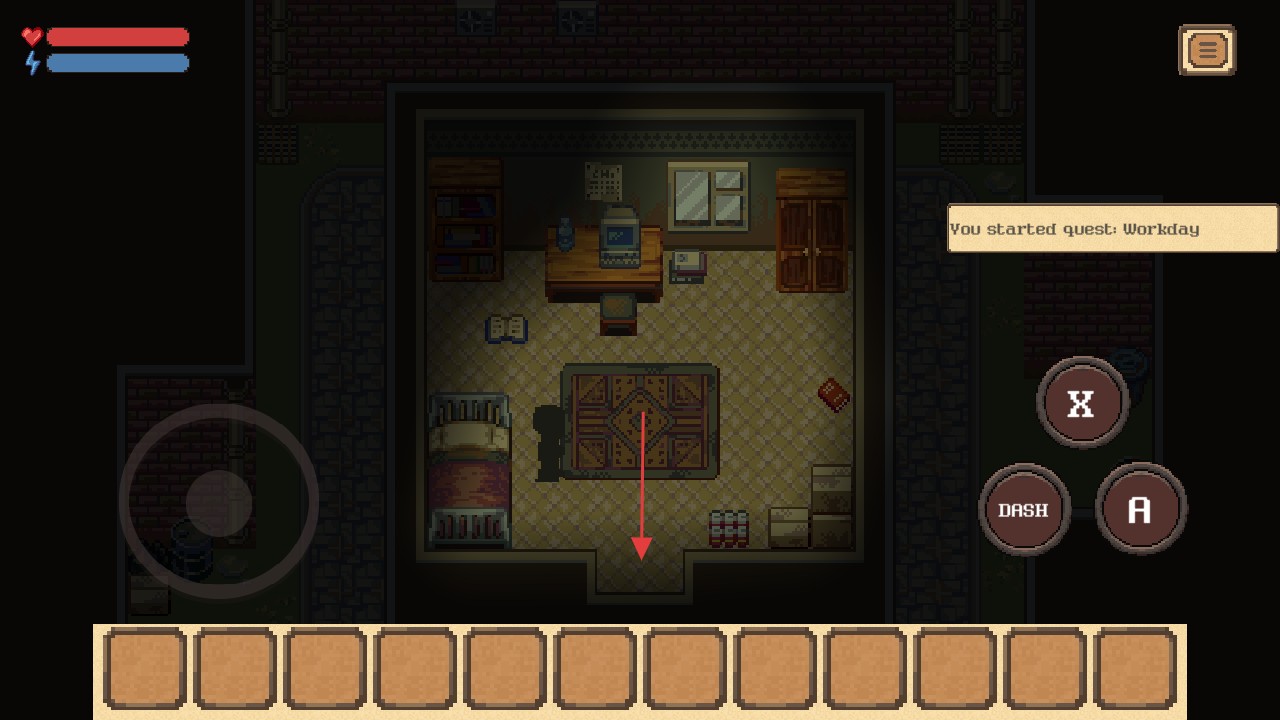Tap the A action button
The width and height of the screenshot is (1280, 720).
coord(1140,510)
